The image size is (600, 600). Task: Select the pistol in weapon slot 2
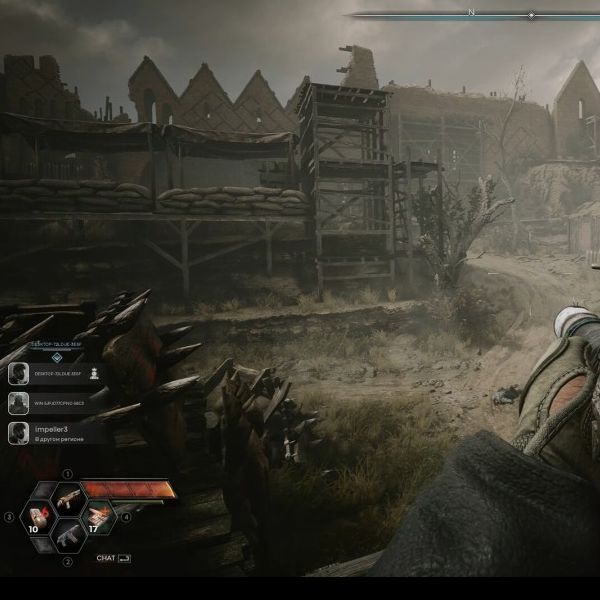click(x=68, y=536)
